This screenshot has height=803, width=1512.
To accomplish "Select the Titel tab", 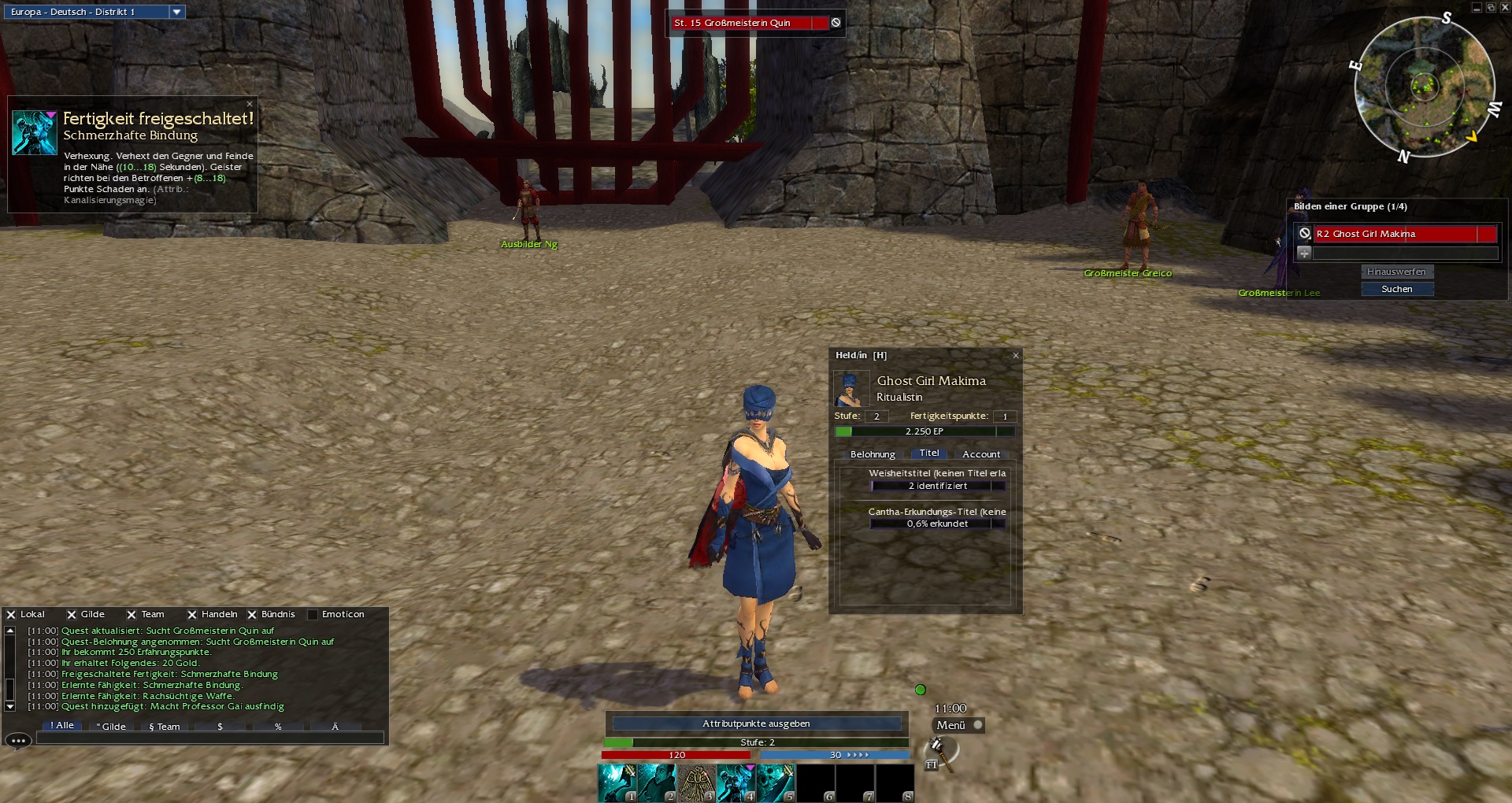I will pos(929,453).
